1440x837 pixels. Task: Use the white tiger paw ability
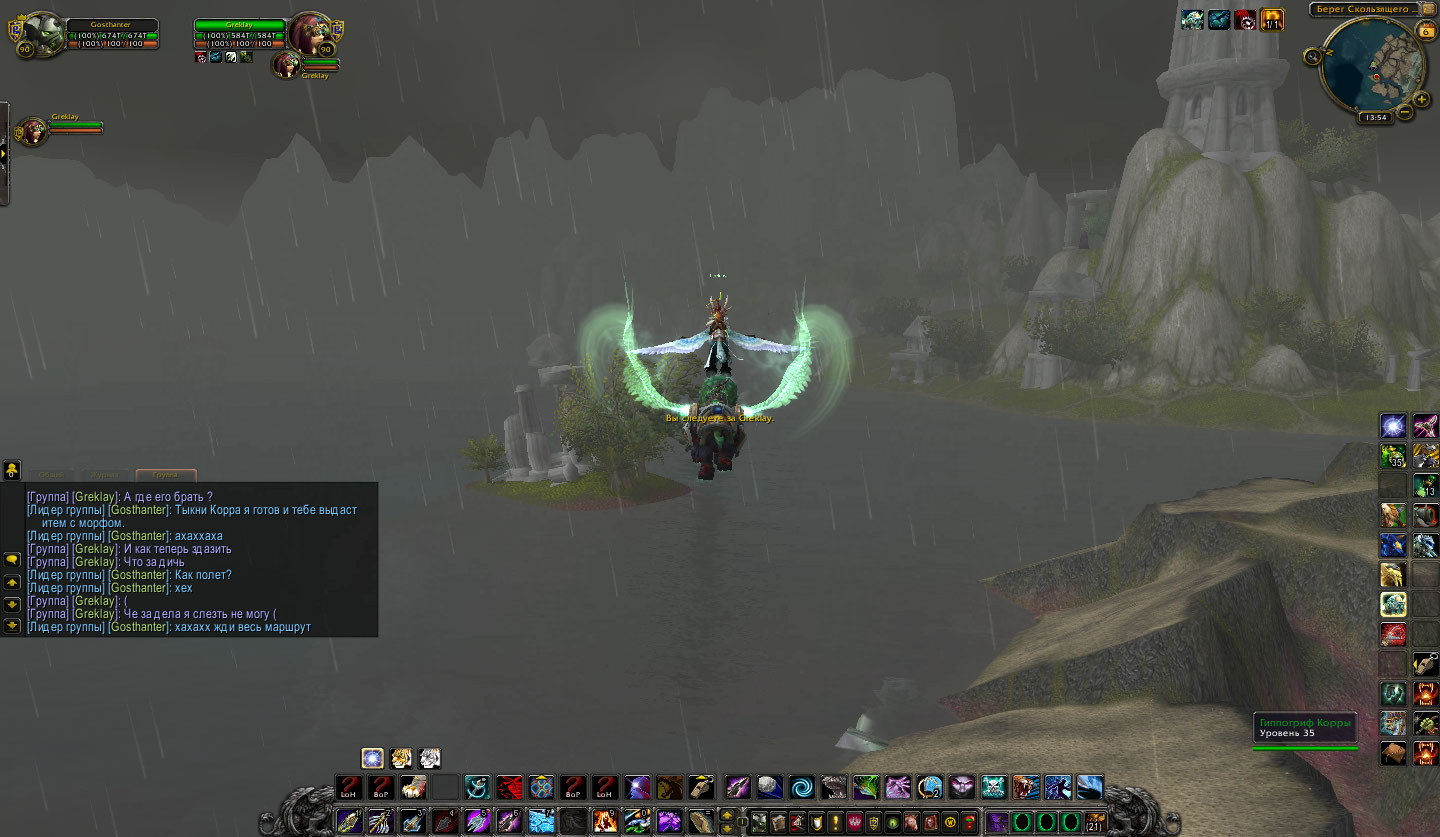414,787
